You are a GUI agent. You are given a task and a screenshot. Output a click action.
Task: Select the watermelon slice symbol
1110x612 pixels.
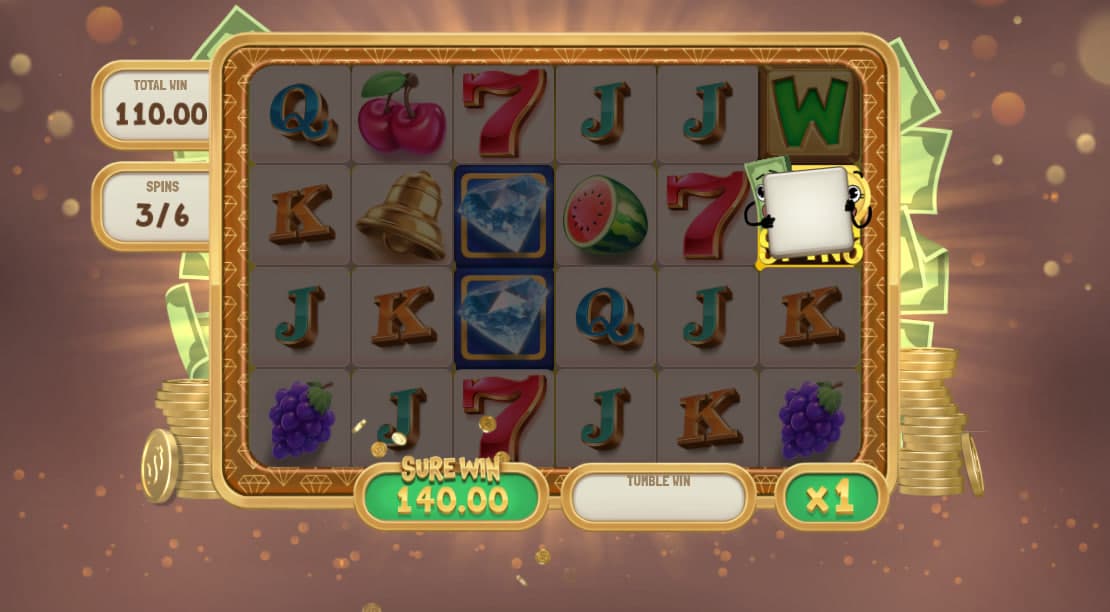(605, 215)
